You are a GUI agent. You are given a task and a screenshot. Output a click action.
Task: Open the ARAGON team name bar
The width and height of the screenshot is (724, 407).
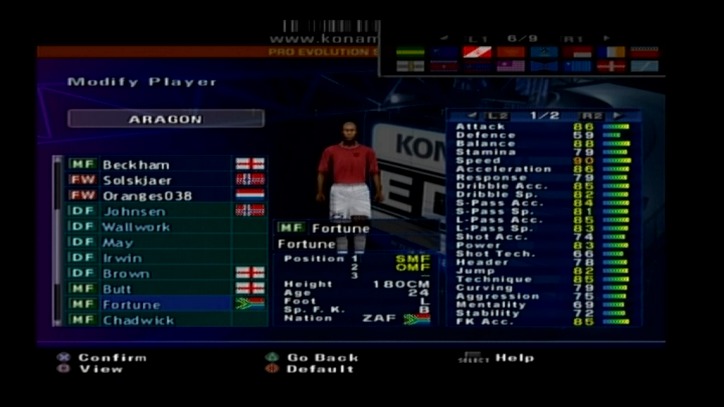(x=165, y=119)
